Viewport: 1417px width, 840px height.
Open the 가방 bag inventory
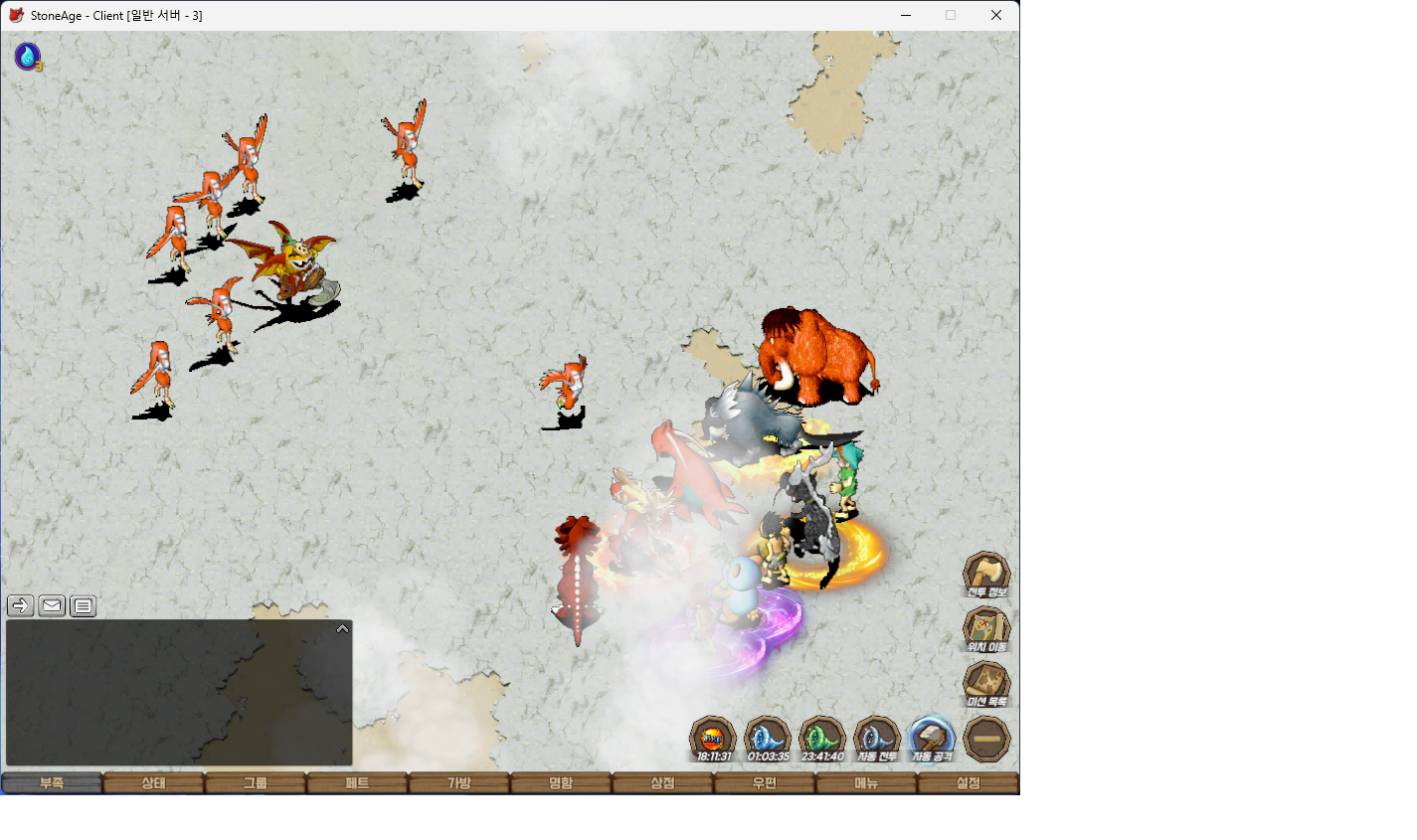pyautogui.click(x=458, y=783)
